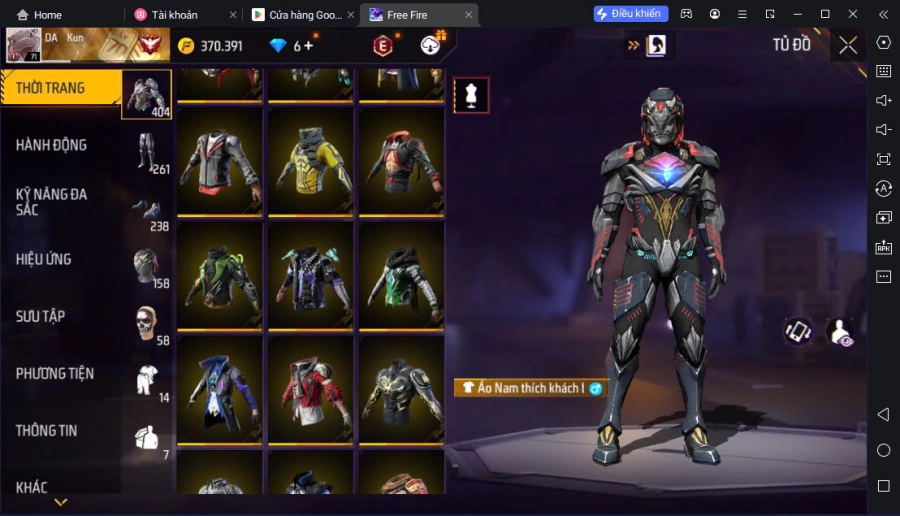900x516 pixels.
Task: Open the player profile avatar
Action: [24, 45]
